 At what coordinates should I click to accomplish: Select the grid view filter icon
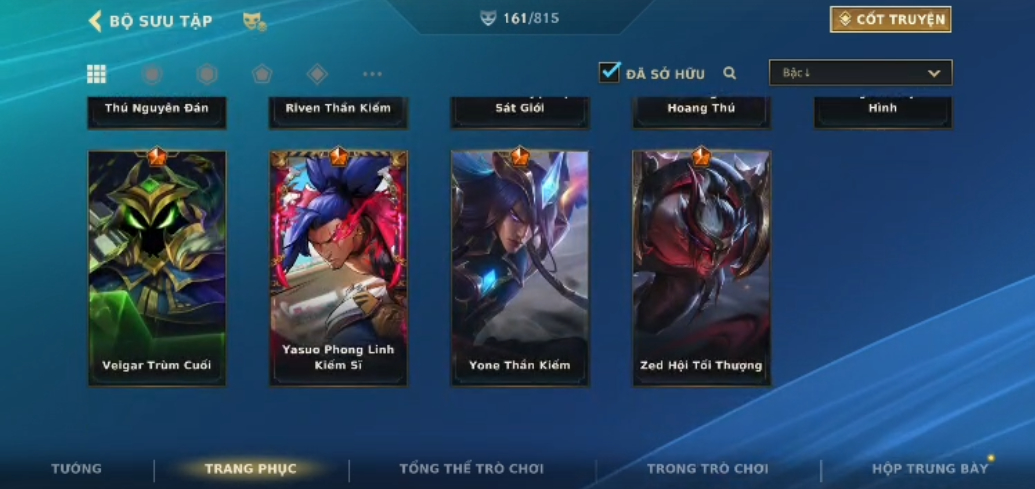click(x=96, y=74)
